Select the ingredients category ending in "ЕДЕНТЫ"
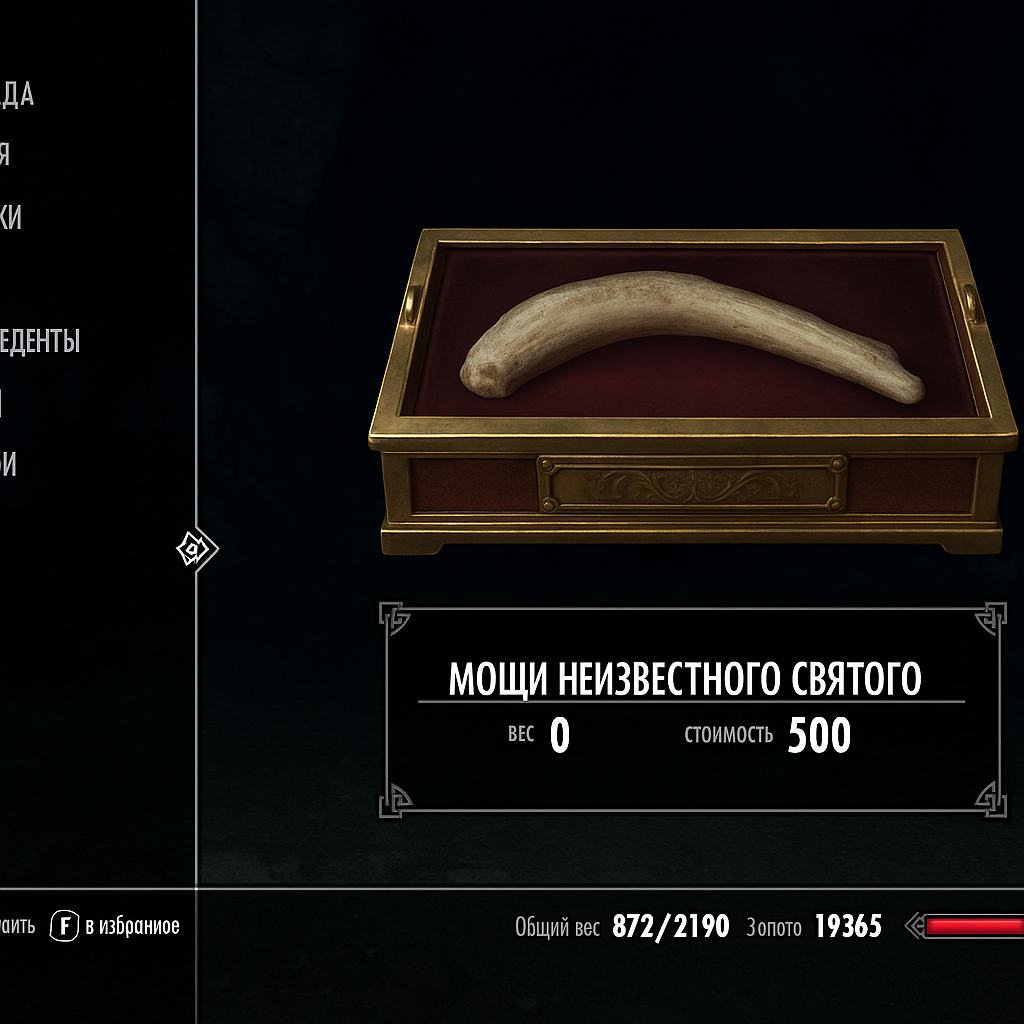1024x1024 pixels. pos(40,341)
